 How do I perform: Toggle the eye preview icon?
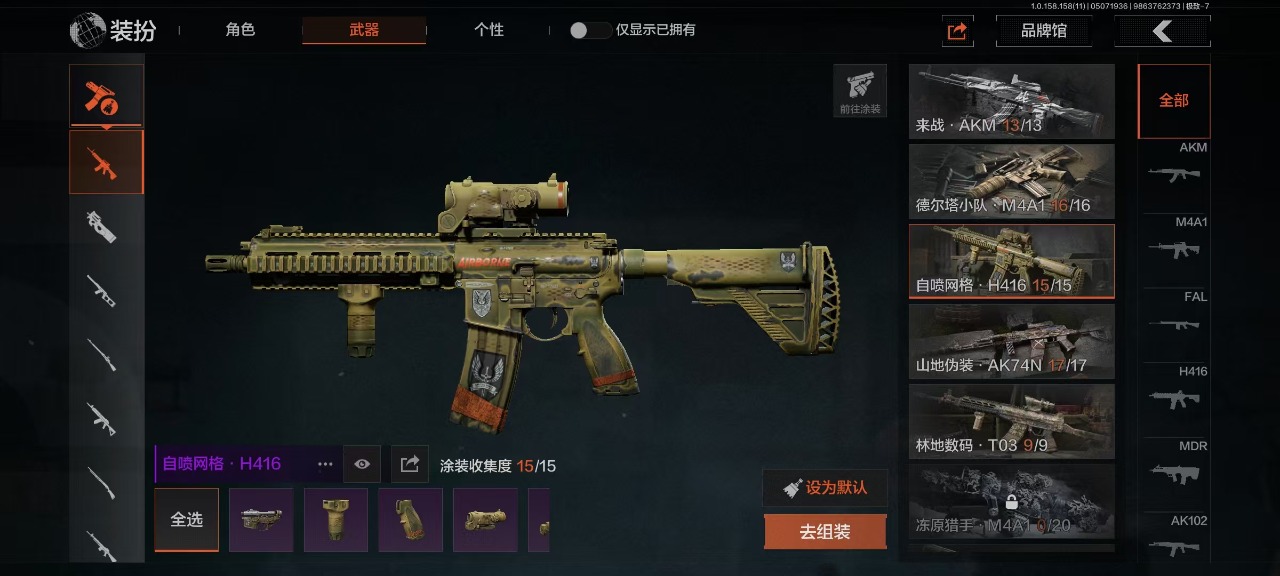362,464
